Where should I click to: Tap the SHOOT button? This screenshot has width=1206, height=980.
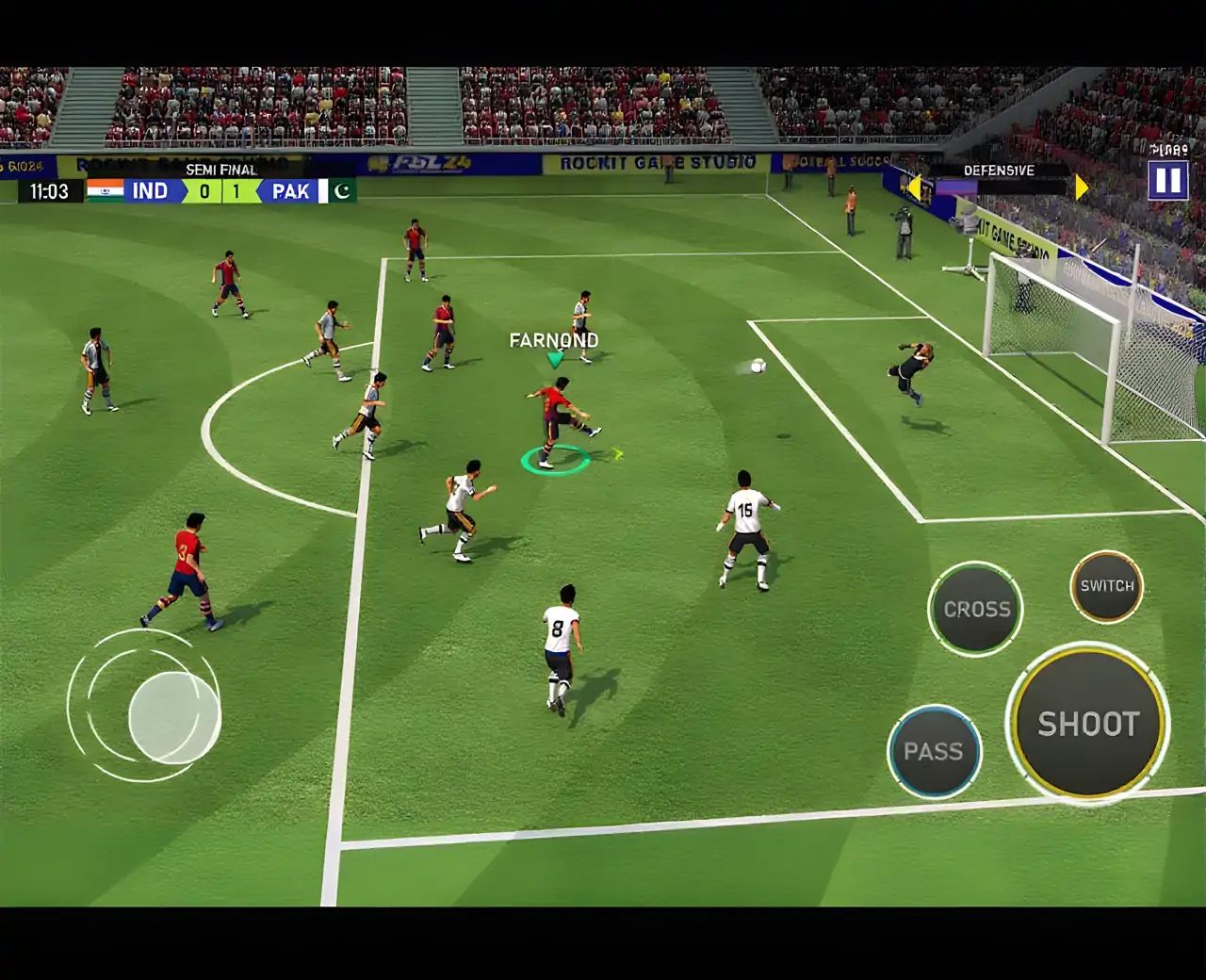pyautogui.click(x=1088, y=723)
